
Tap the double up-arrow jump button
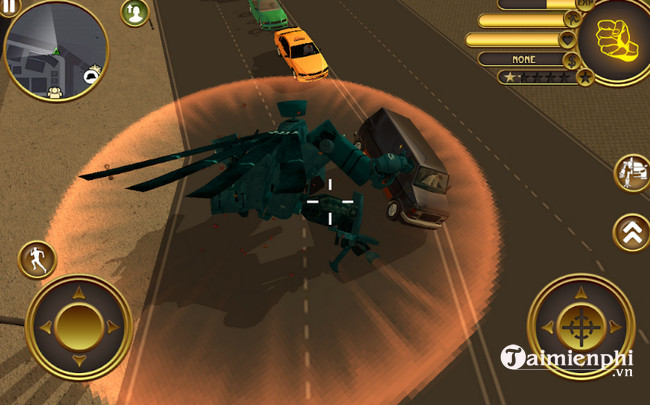tap(630, 232)
